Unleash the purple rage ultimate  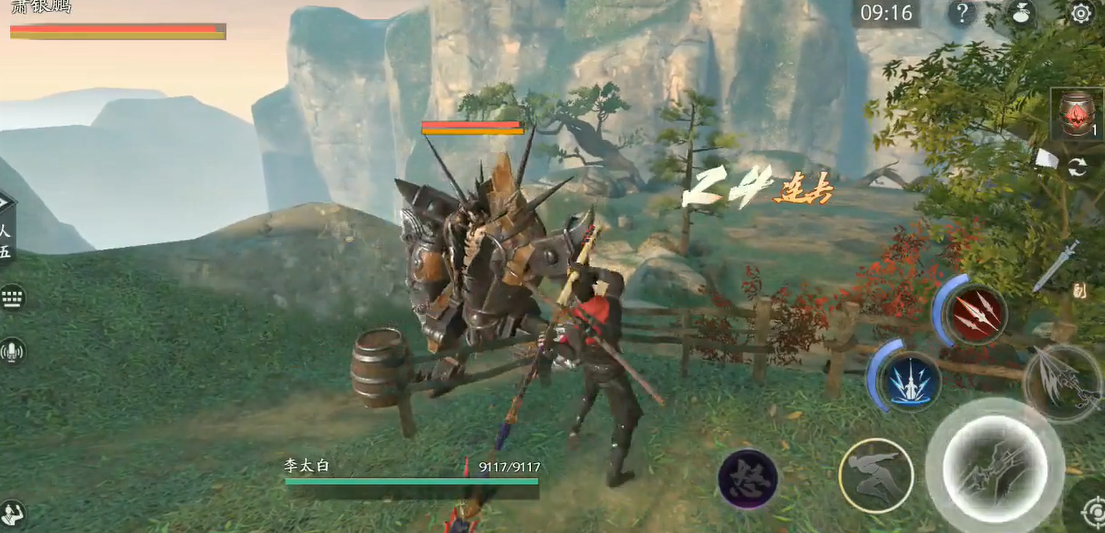pyautogui.click(x=748, y=479)
